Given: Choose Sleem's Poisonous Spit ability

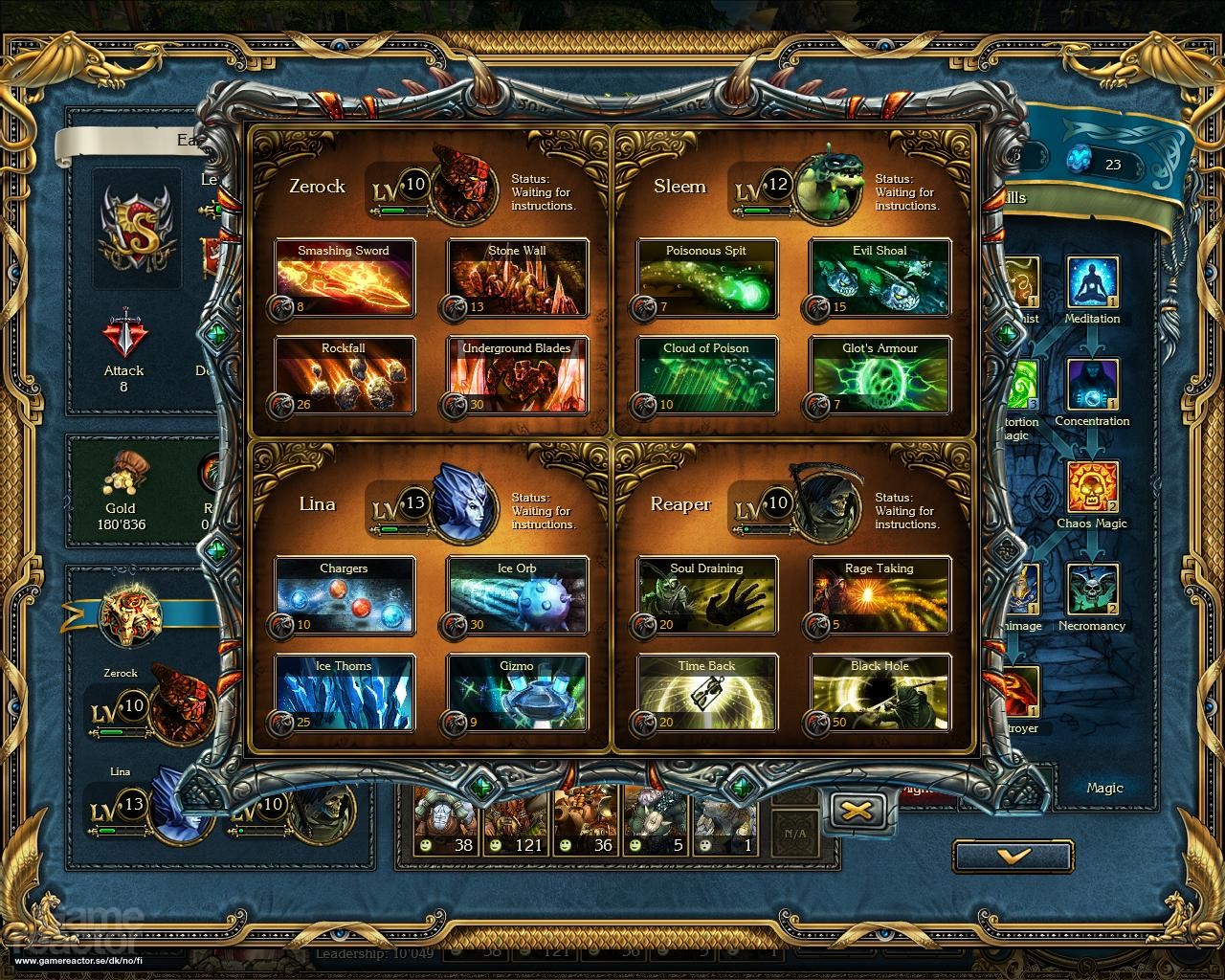Looking at the screenshot, I should (707, 278).
